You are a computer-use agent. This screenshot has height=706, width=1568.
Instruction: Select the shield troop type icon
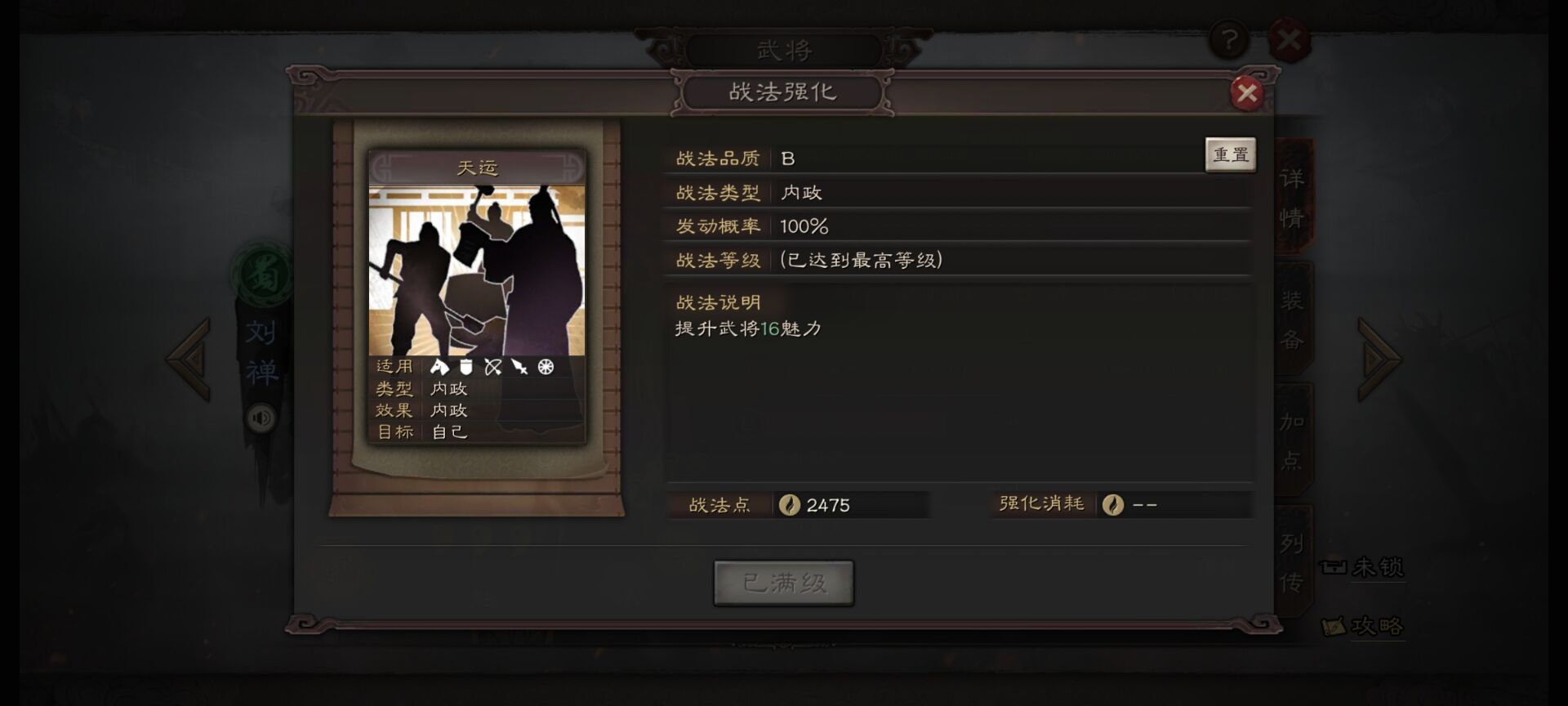[x=465, y=368]
